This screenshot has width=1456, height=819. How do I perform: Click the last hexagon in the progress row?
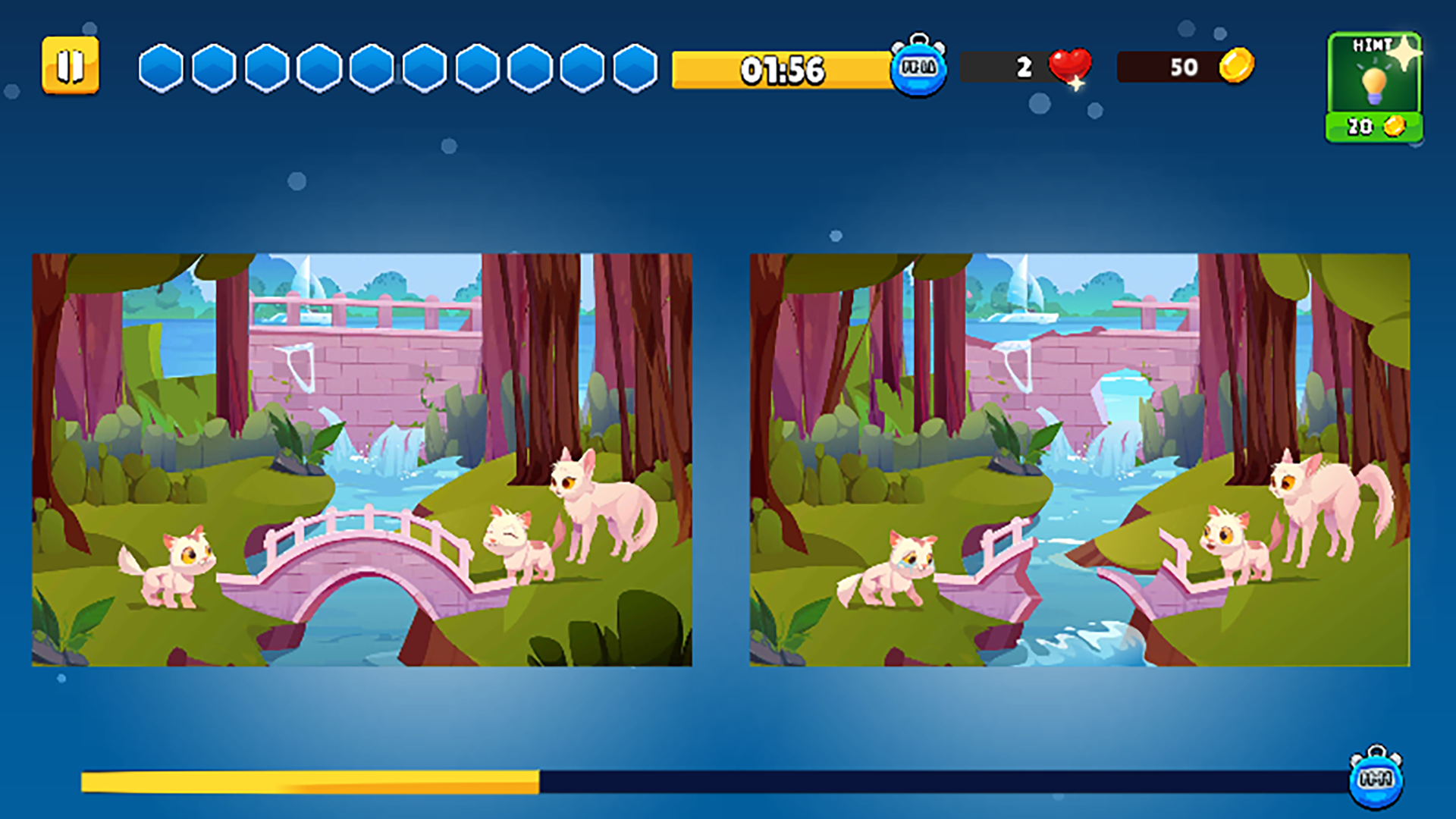tap(635, 68)
